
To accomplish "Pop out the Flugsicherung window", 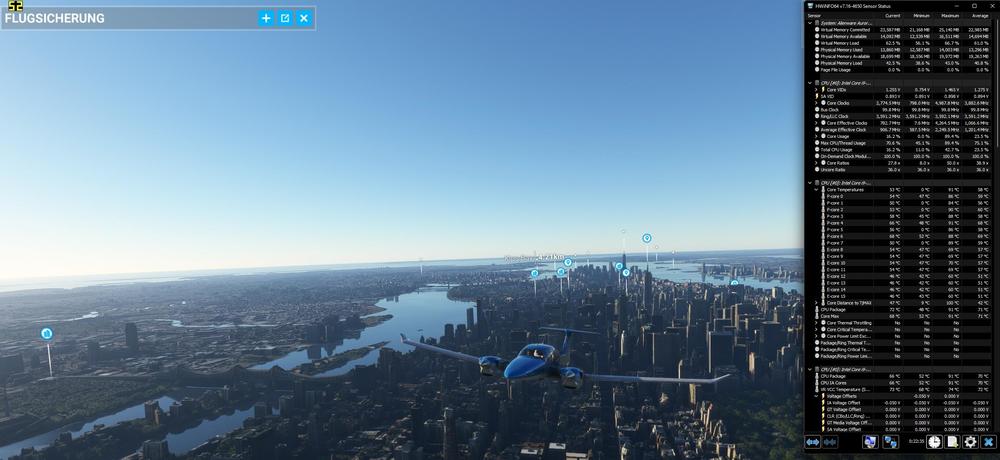I will pos(285,18).
